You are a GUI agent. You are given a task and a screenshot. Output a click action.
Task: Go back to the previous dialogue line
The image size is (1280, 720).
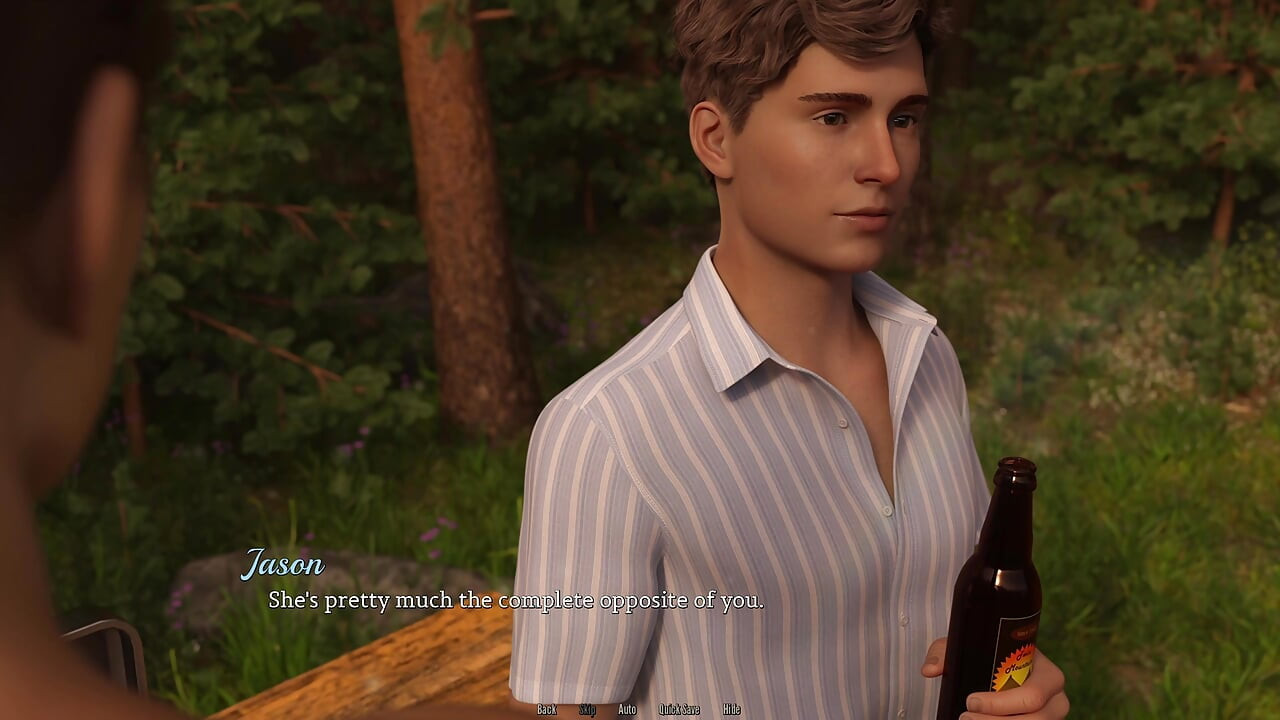pyautogui.click(x=546, y=709)
